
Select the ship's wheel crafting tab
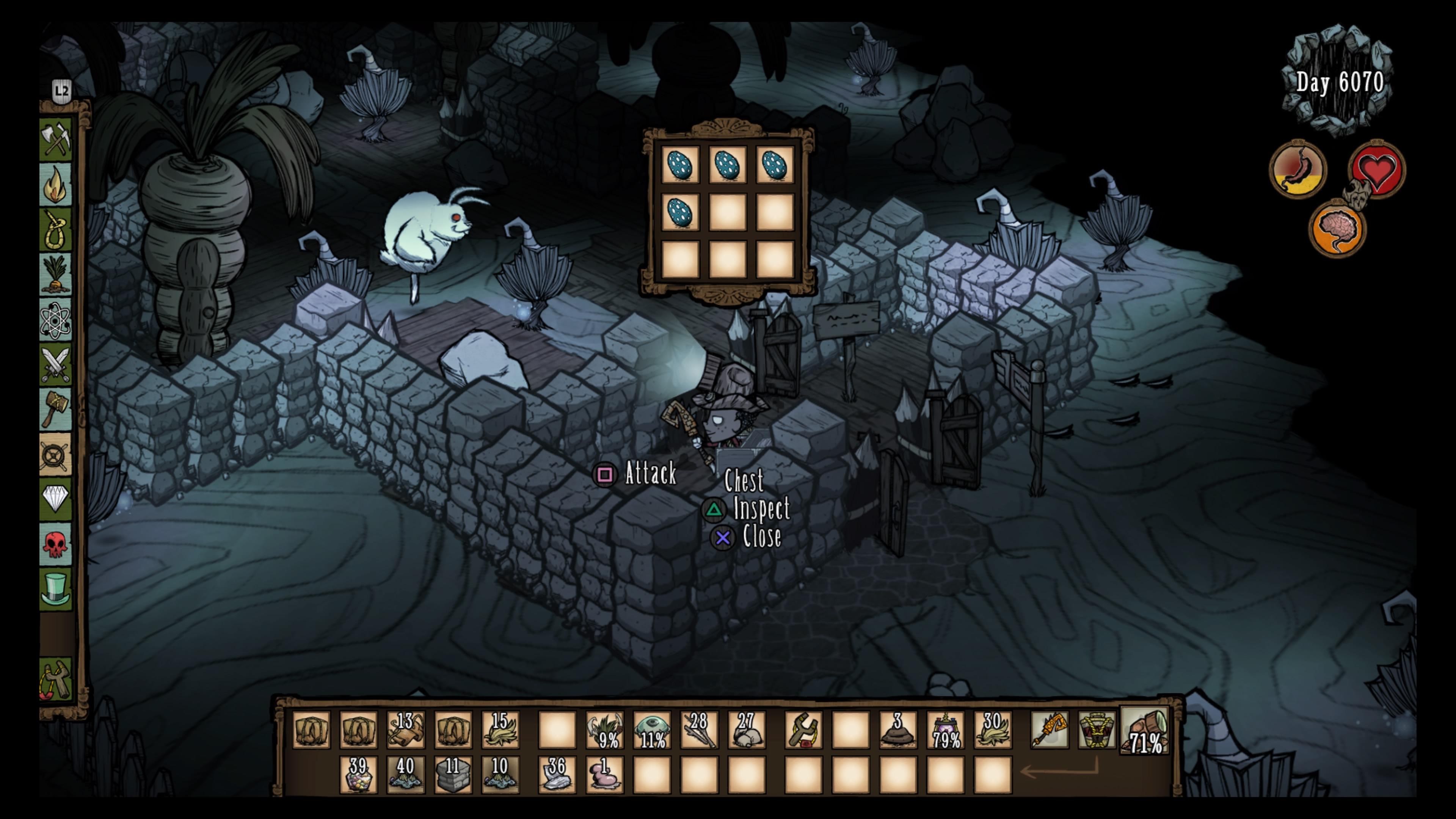pos(56,455)
